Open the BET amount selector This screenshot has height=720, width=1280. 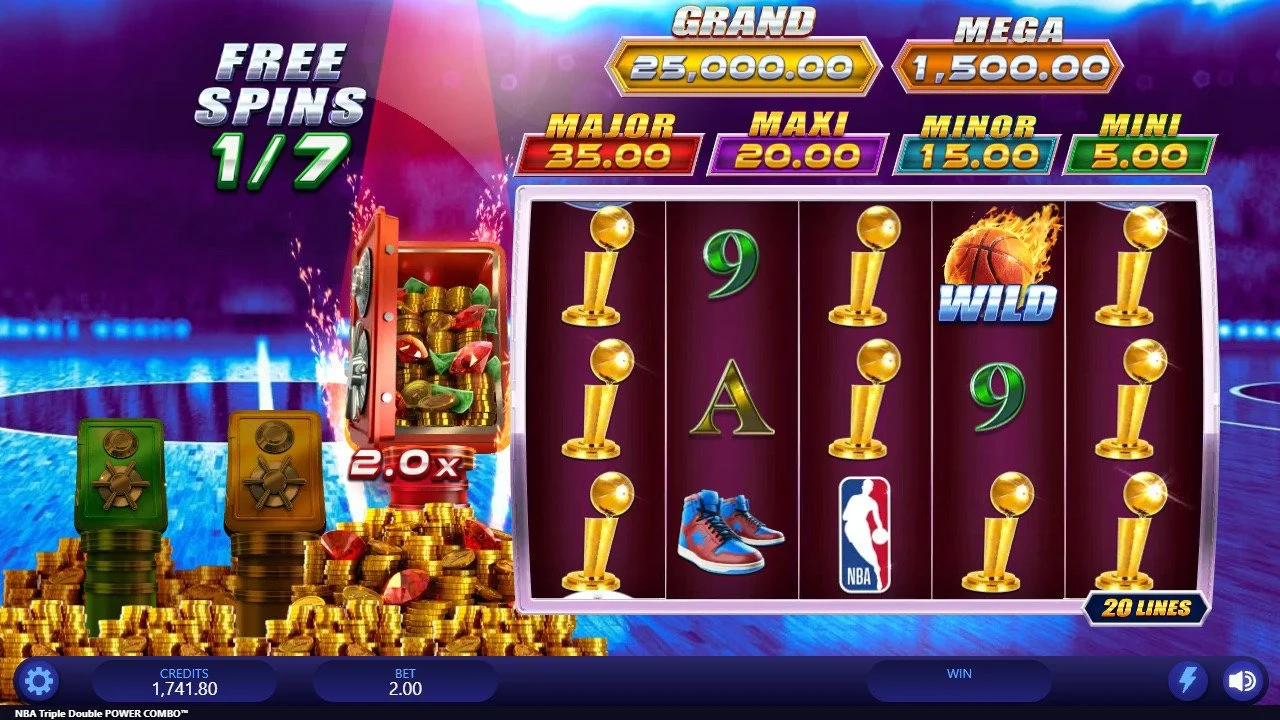pos(405,682)
